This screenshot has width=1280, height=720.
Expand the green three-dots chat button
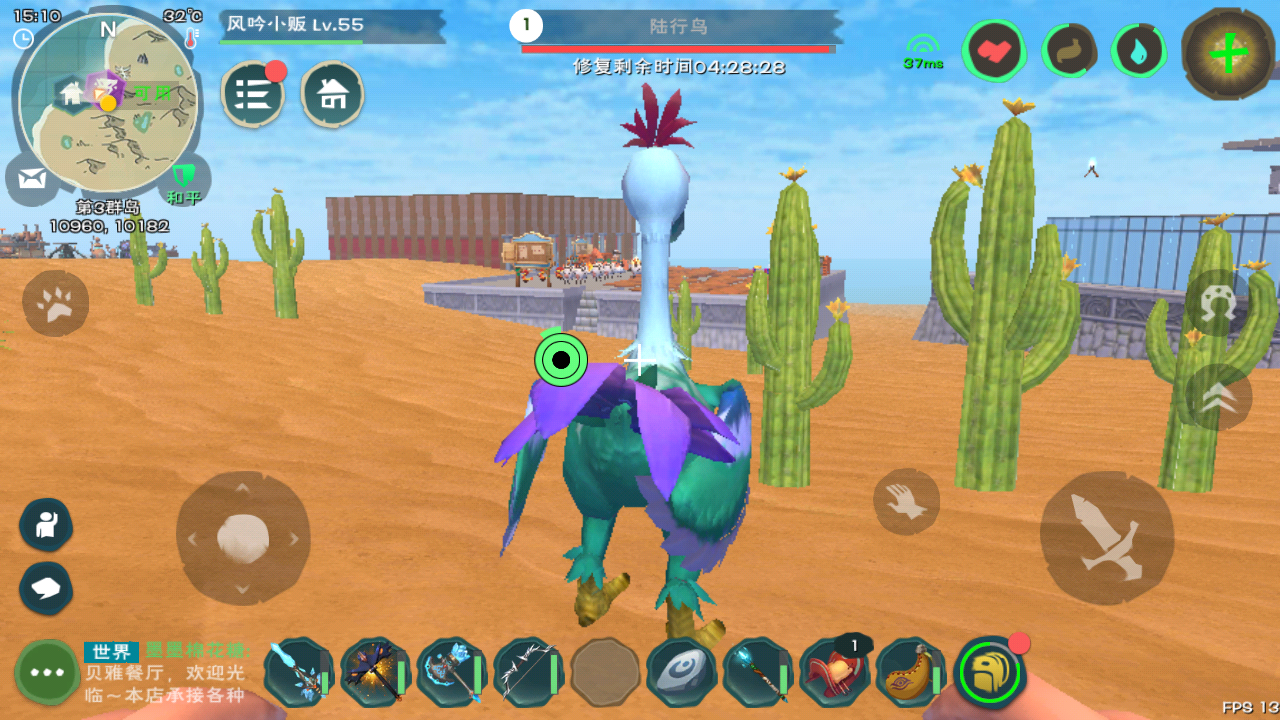pyautogui.click(x=47, y=672)
